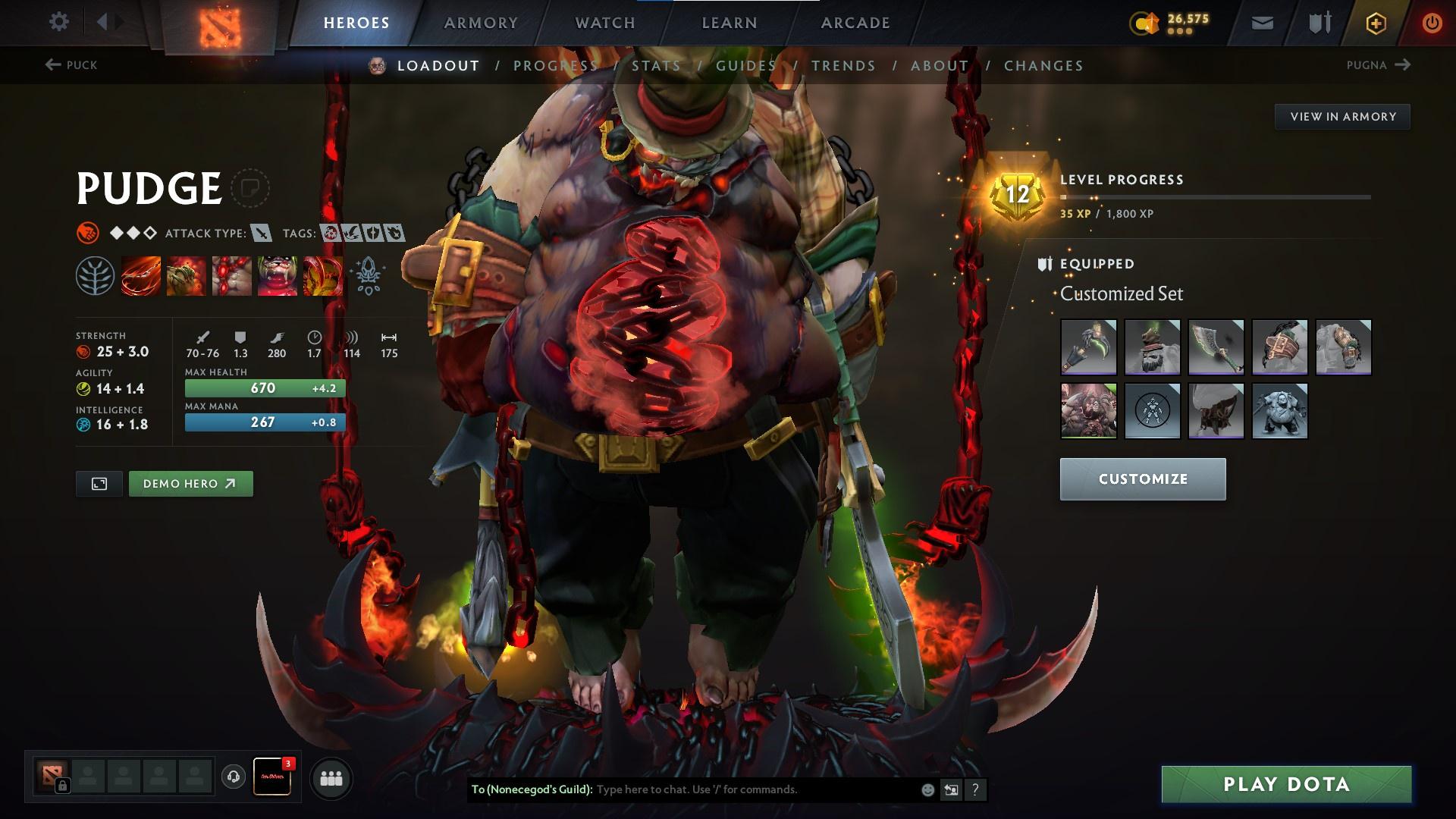Open the STATS section of the hero page
The image size is (1456, 819).
(655, 66)
